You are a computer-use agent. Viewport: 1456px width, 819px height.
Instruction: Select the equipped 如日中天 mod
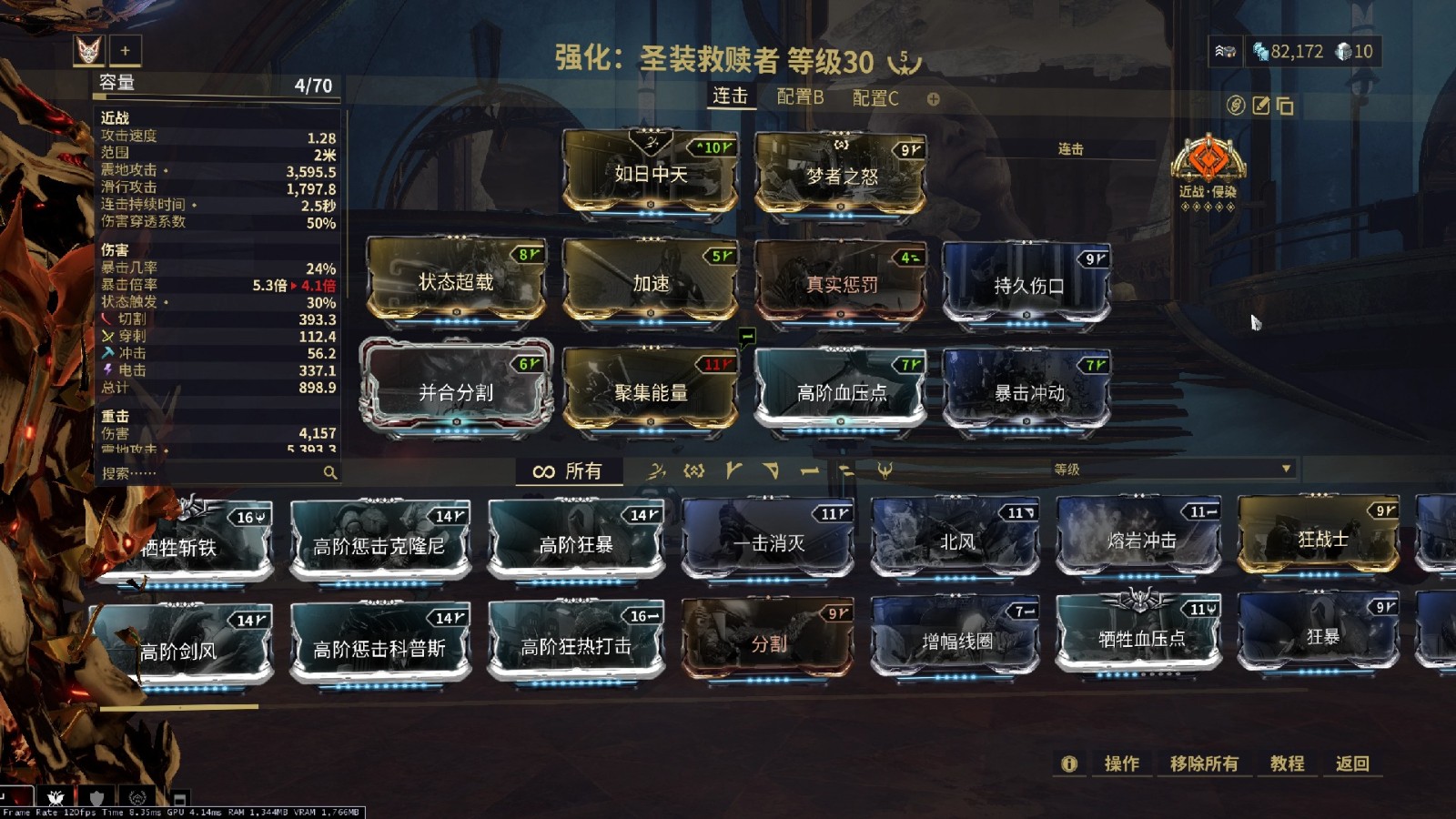(650, 173)
